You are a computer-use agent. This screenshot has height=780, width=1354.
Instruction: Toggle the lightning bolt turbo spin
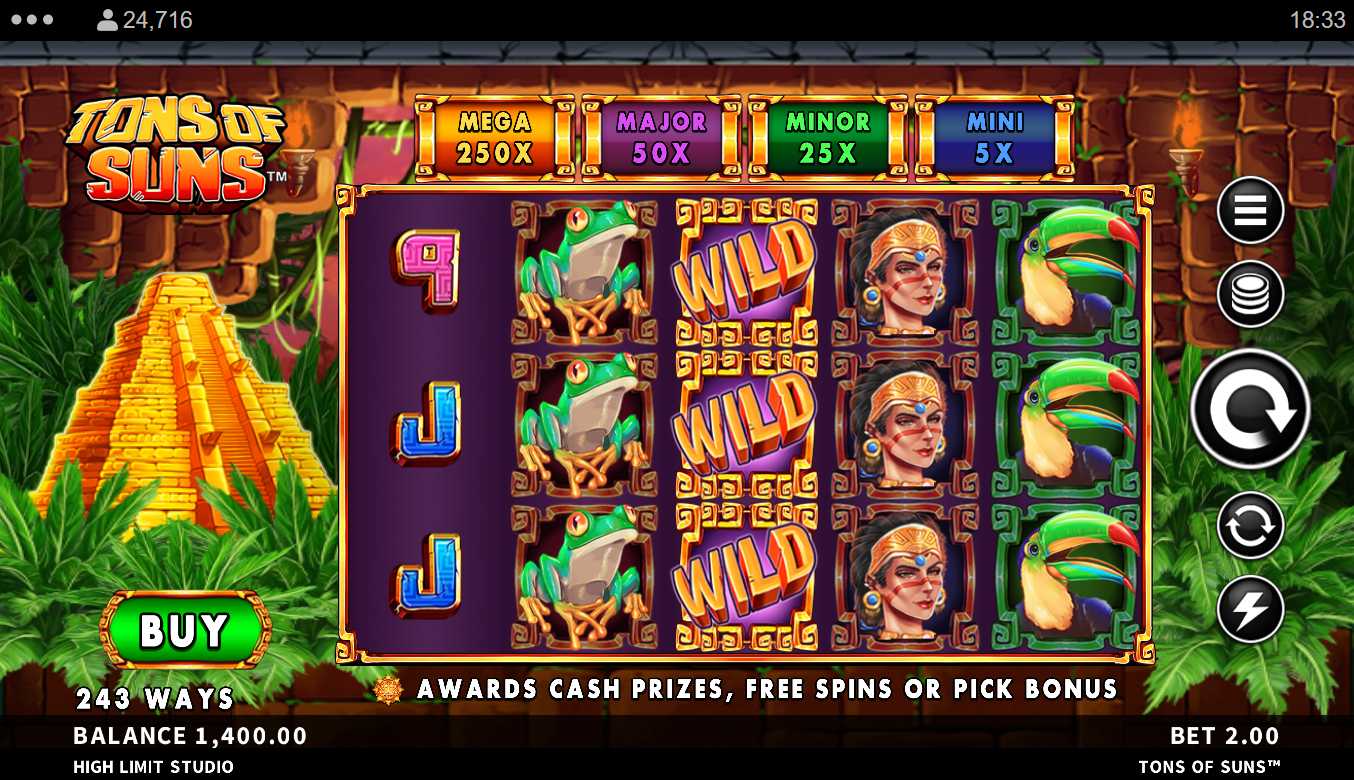pyautogui.click(x=1250, y=609)
